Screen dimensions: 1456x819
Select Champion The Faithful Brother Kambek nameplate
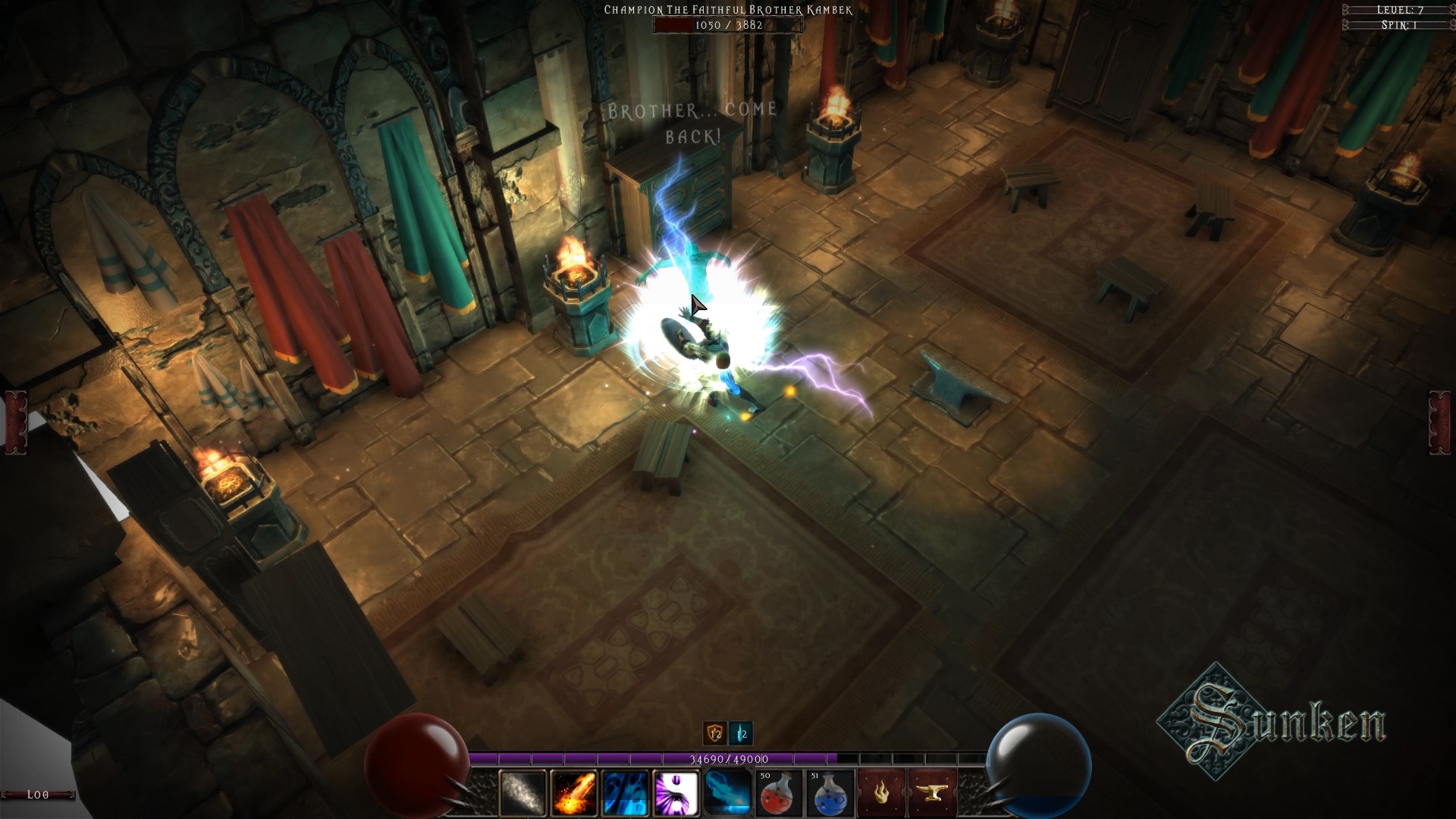[726, 11]
